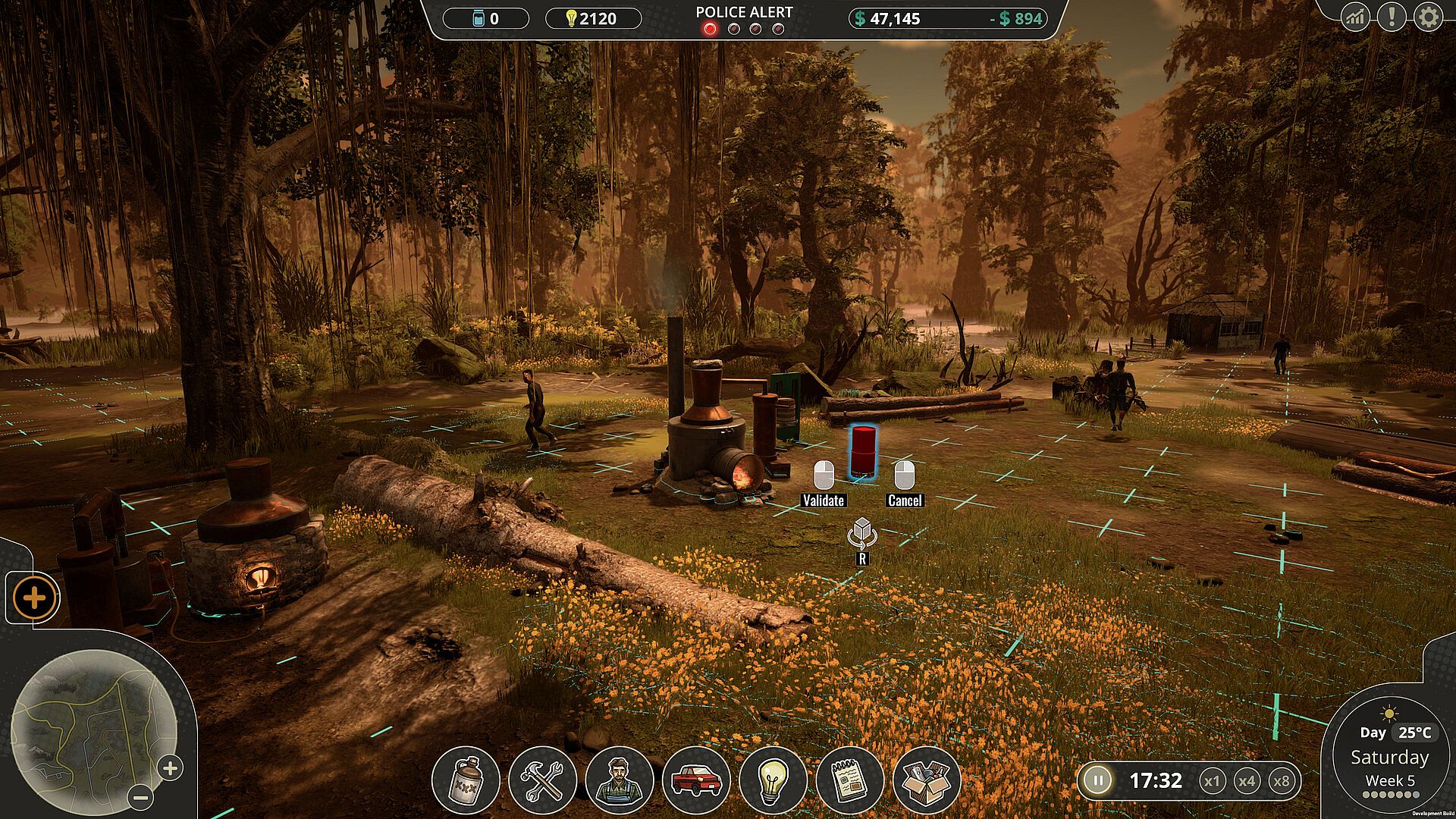Set game speed to x1

point(1212,780)
